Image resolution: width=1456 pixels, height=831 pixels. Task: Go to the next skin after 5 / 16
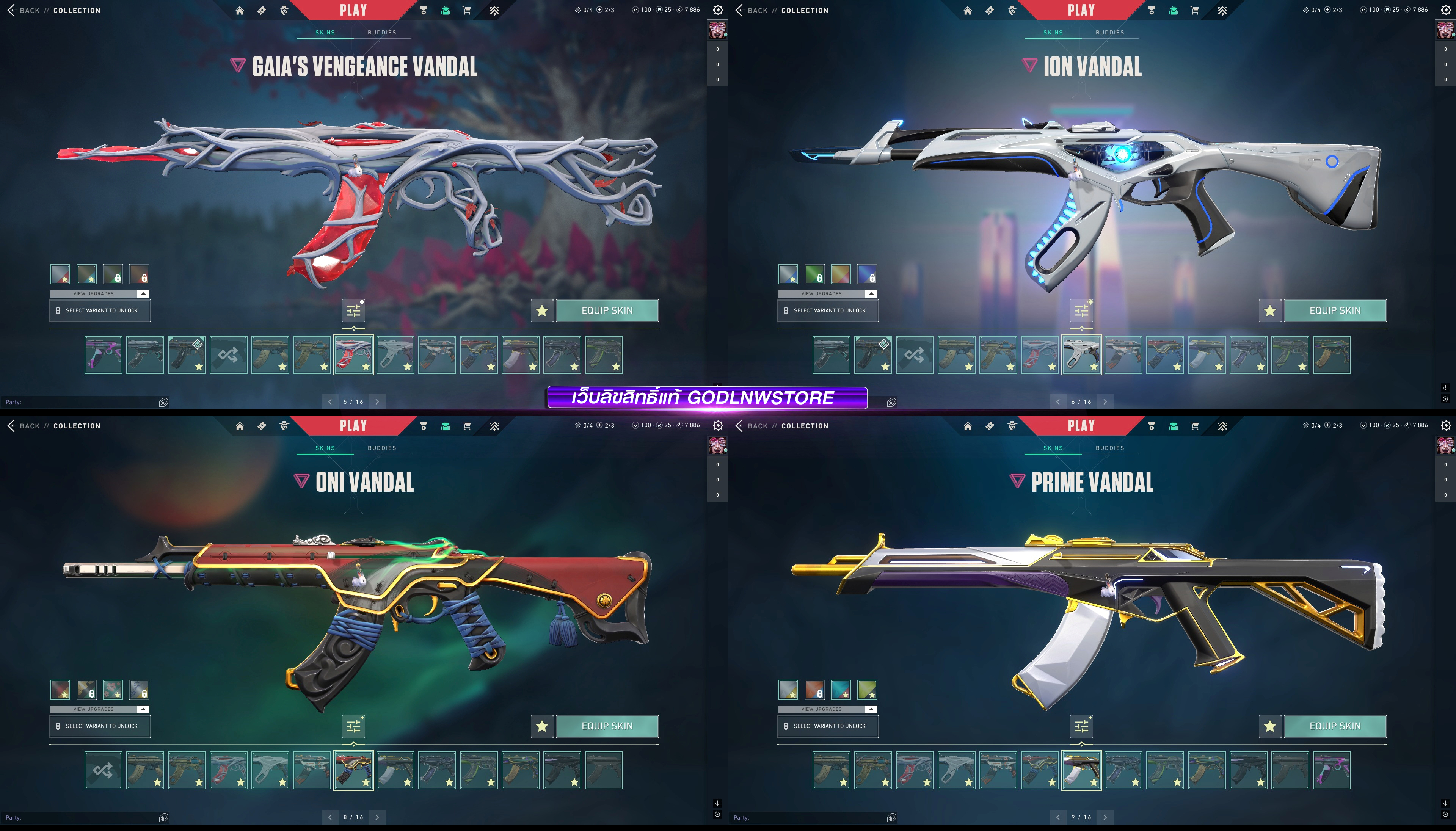(377, 402)
